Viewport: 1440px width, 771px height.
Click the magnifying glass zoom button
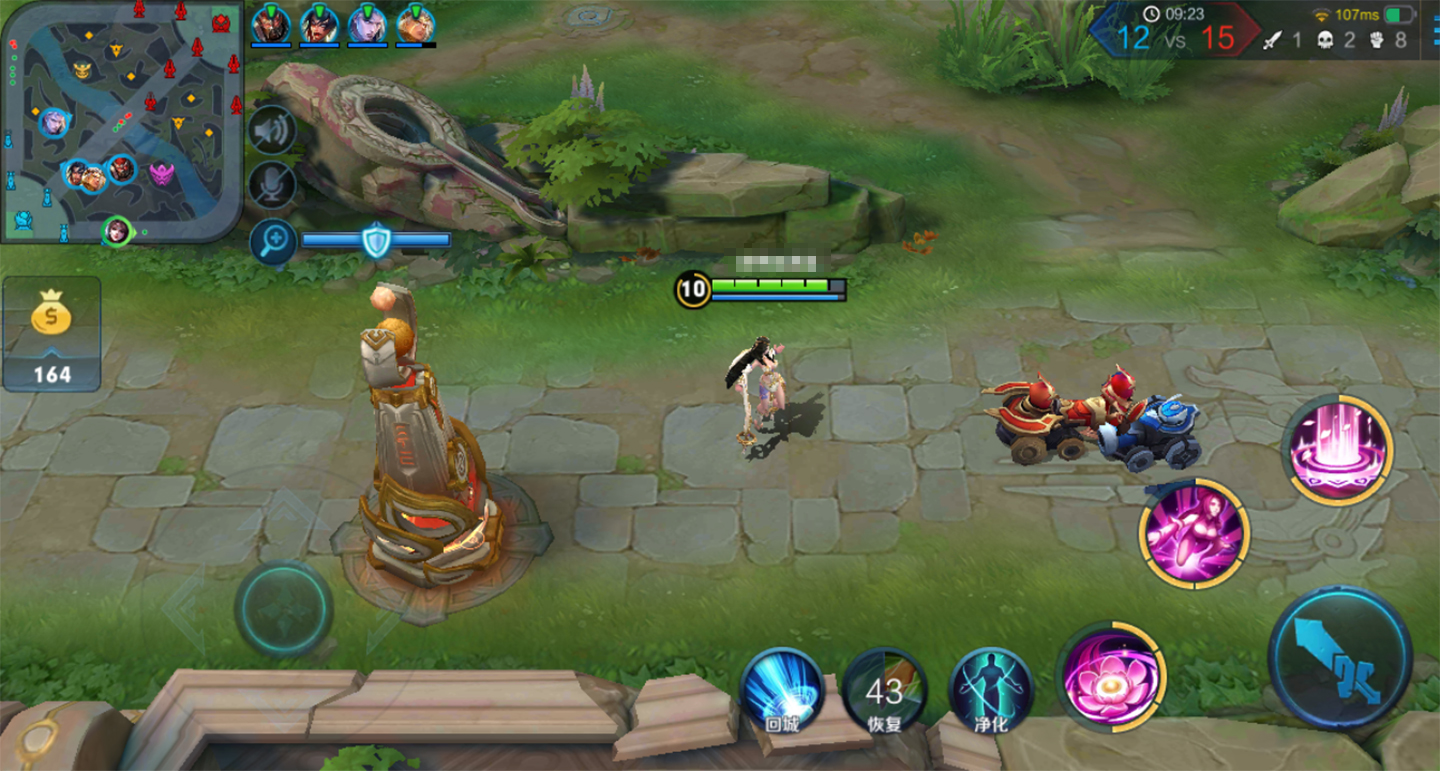click(x=272, y=241)
